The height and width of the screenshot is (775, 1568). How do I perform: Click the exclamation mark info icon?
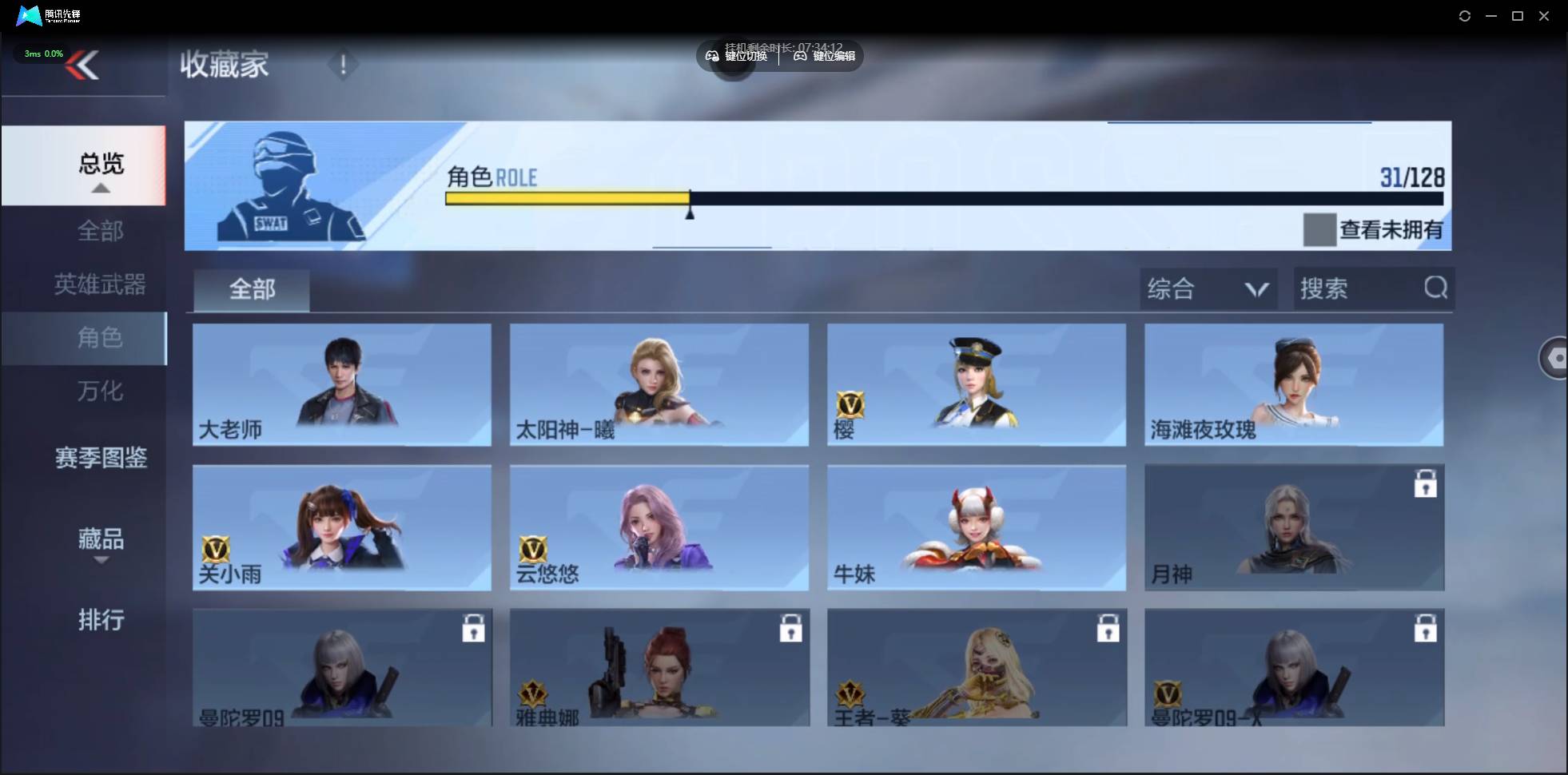pyautogui.click(x=344, y=66)
